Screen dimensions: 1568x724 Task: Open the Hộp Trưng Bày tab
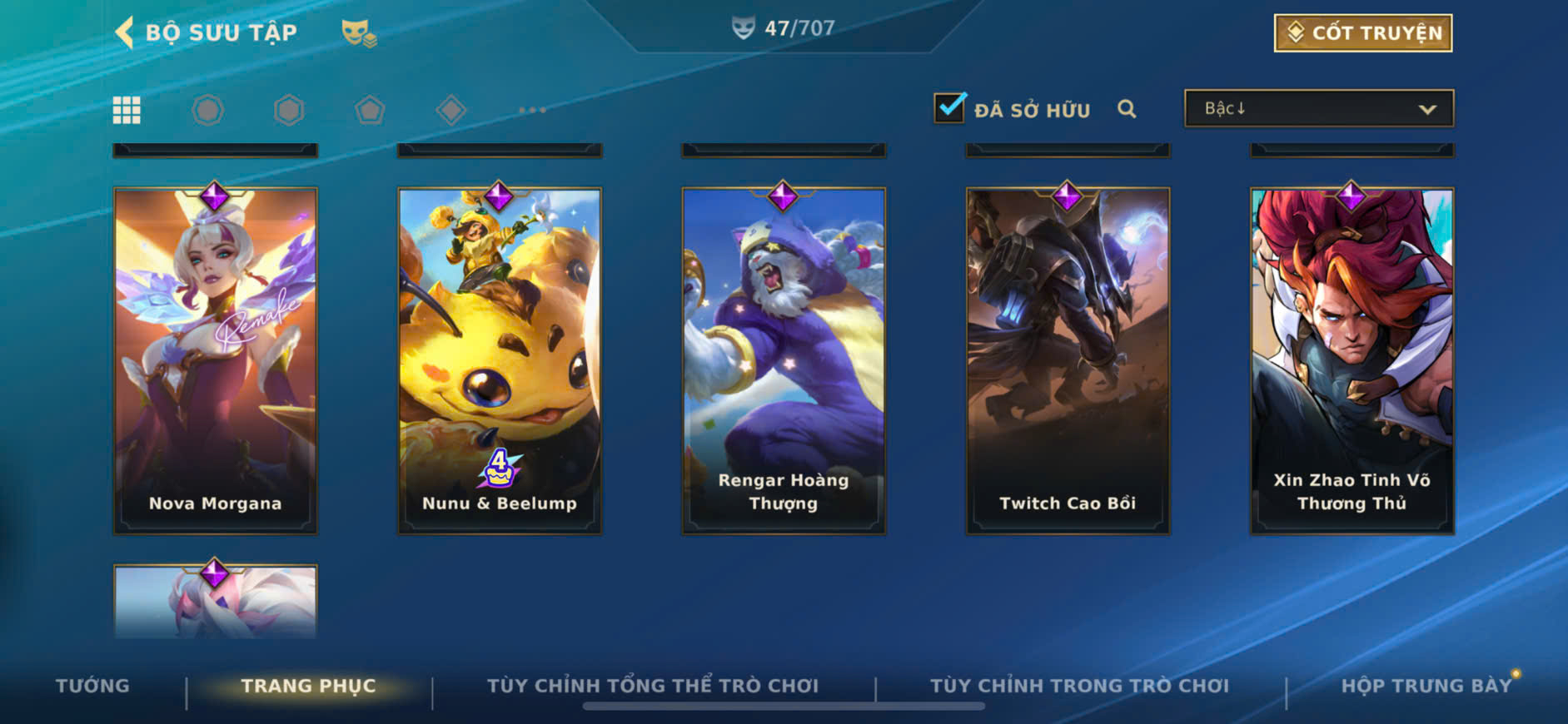click(1426, 686)
